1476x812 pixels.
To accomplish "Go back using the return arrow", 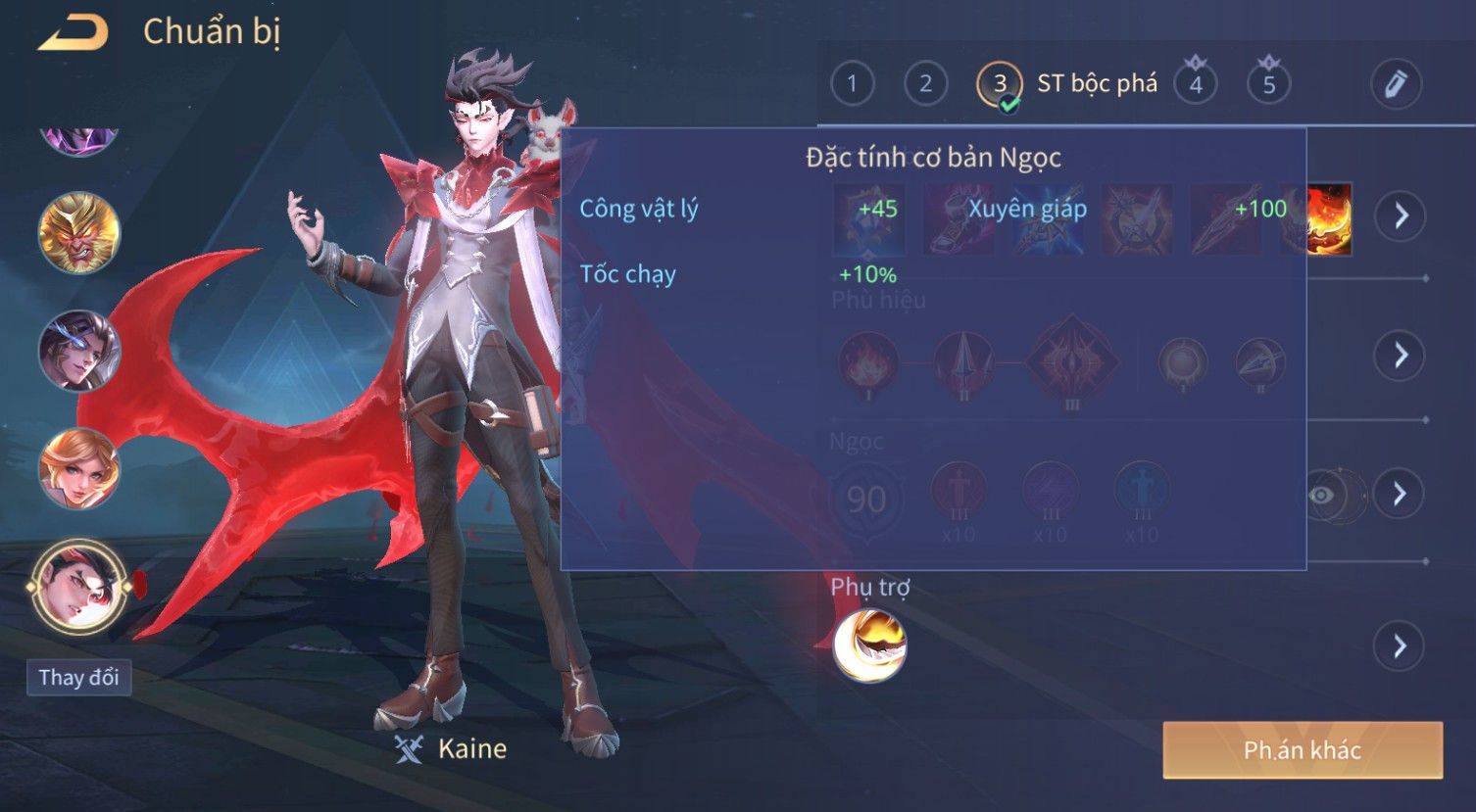I will (x=74, y=34).
